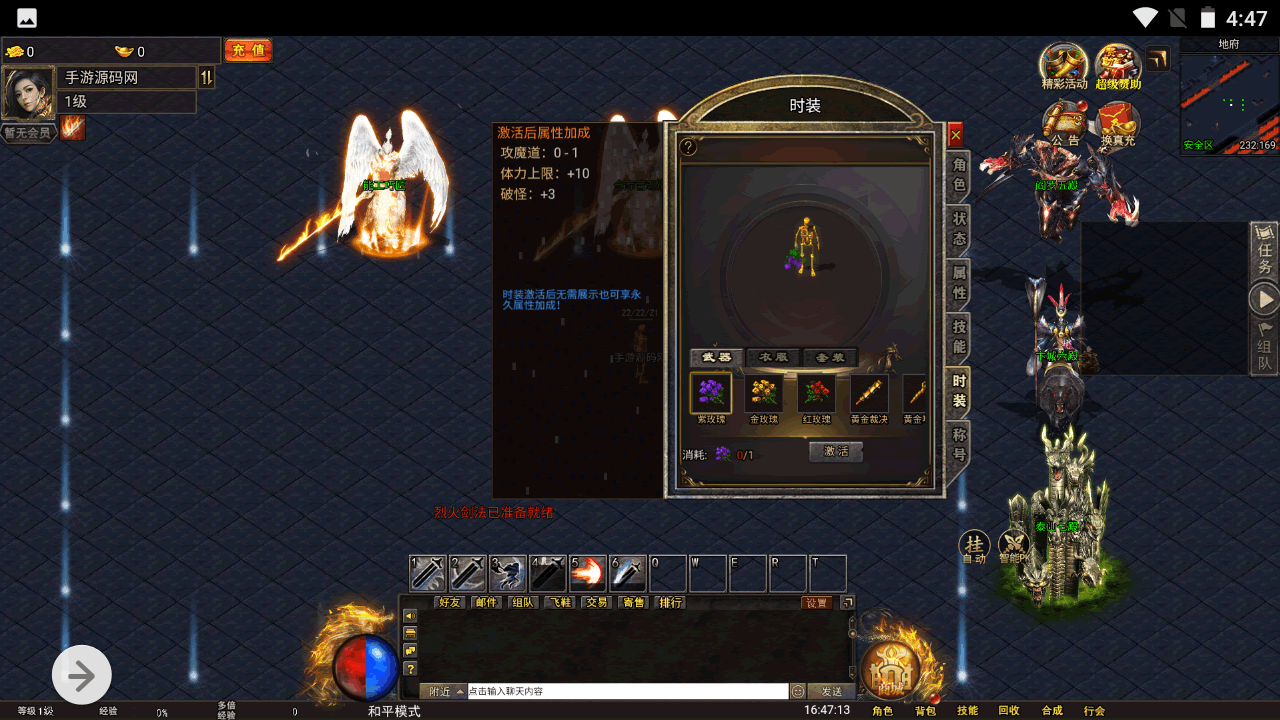This screenshot has width=1280, height=720.
Task: Select the 紫玫瑰 purple rose weapon
Action: click(x=711, y=394)
